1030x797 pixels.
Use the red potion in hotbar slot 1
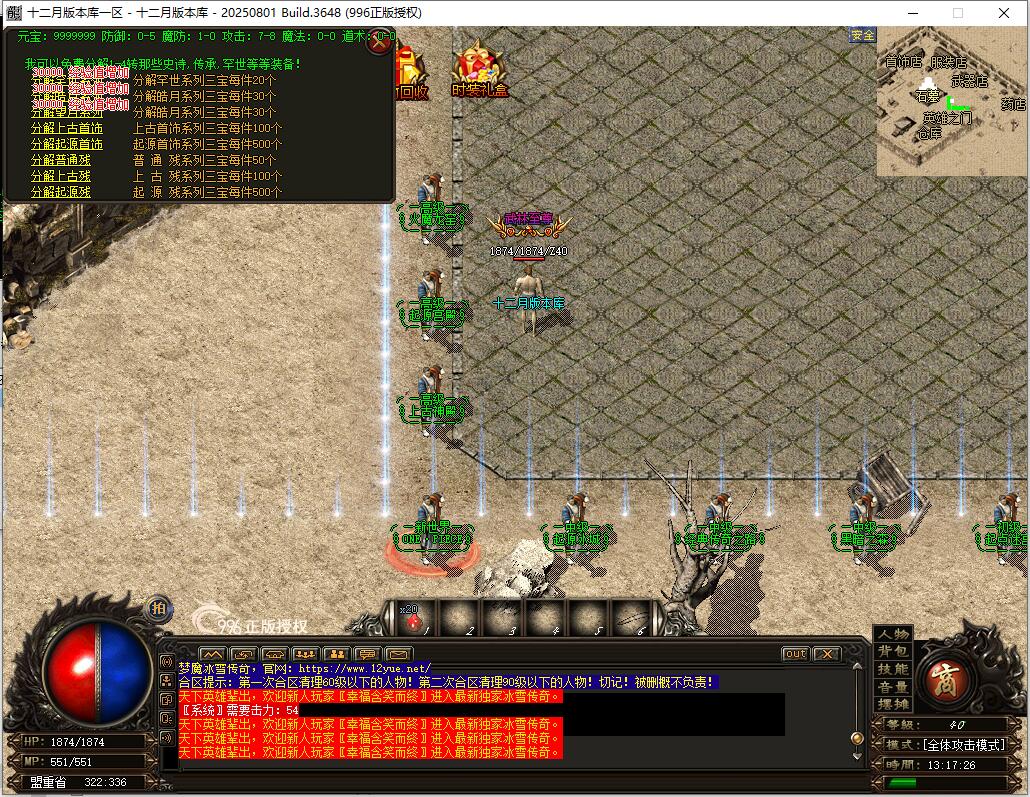coord(414,621)
